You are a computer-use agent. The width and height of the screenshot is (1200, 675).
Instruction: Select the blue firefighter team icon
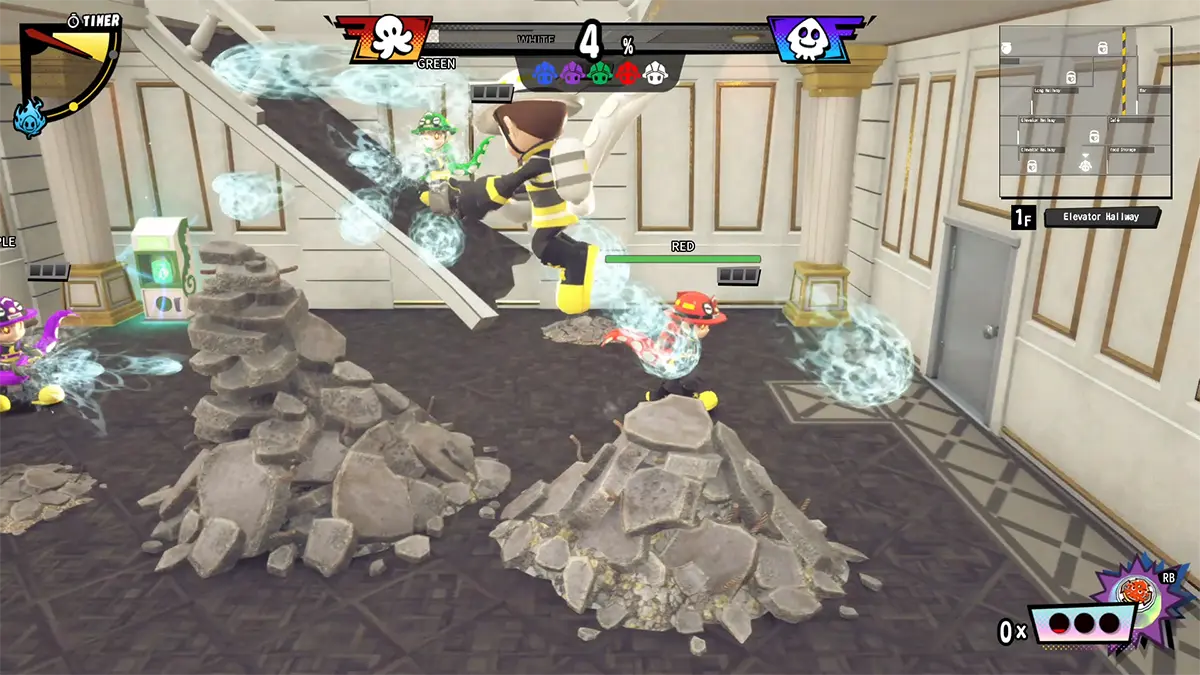[544, 73]
